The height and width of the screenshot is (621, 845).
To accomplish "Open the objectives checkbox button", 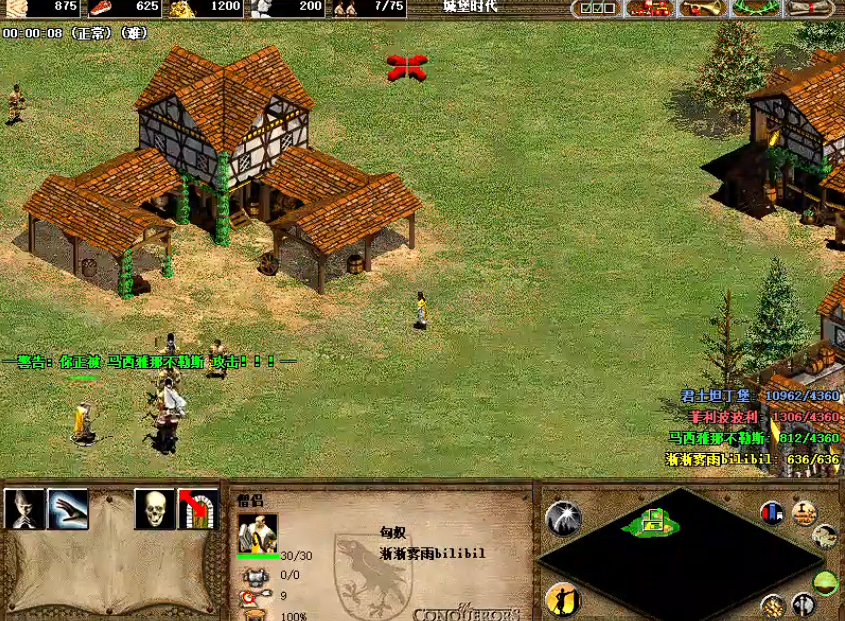I will pyautogui.click(x=597, y=8).
